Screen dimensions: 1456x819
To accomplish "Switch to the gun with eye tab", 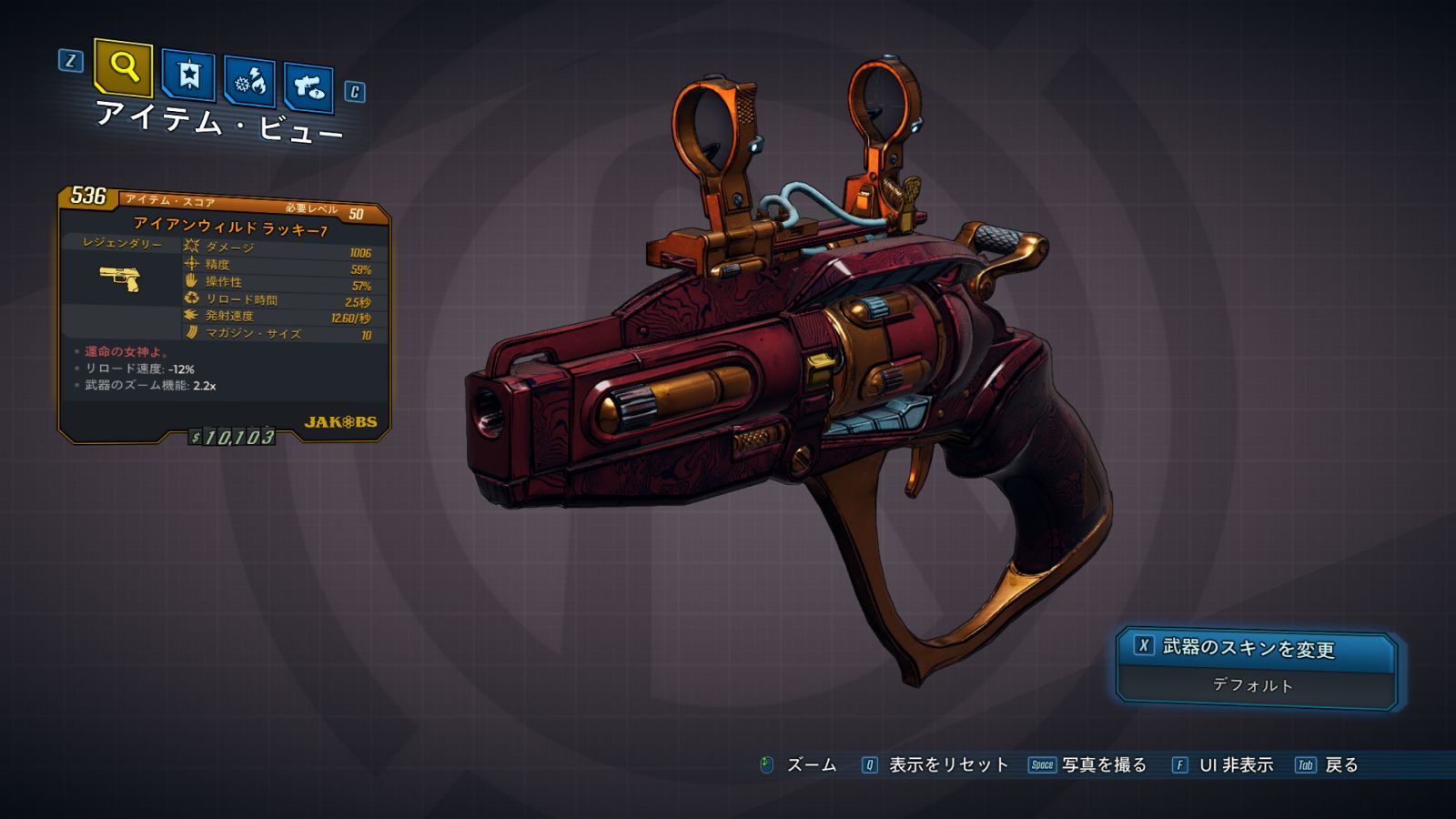I will click(308, 88).
